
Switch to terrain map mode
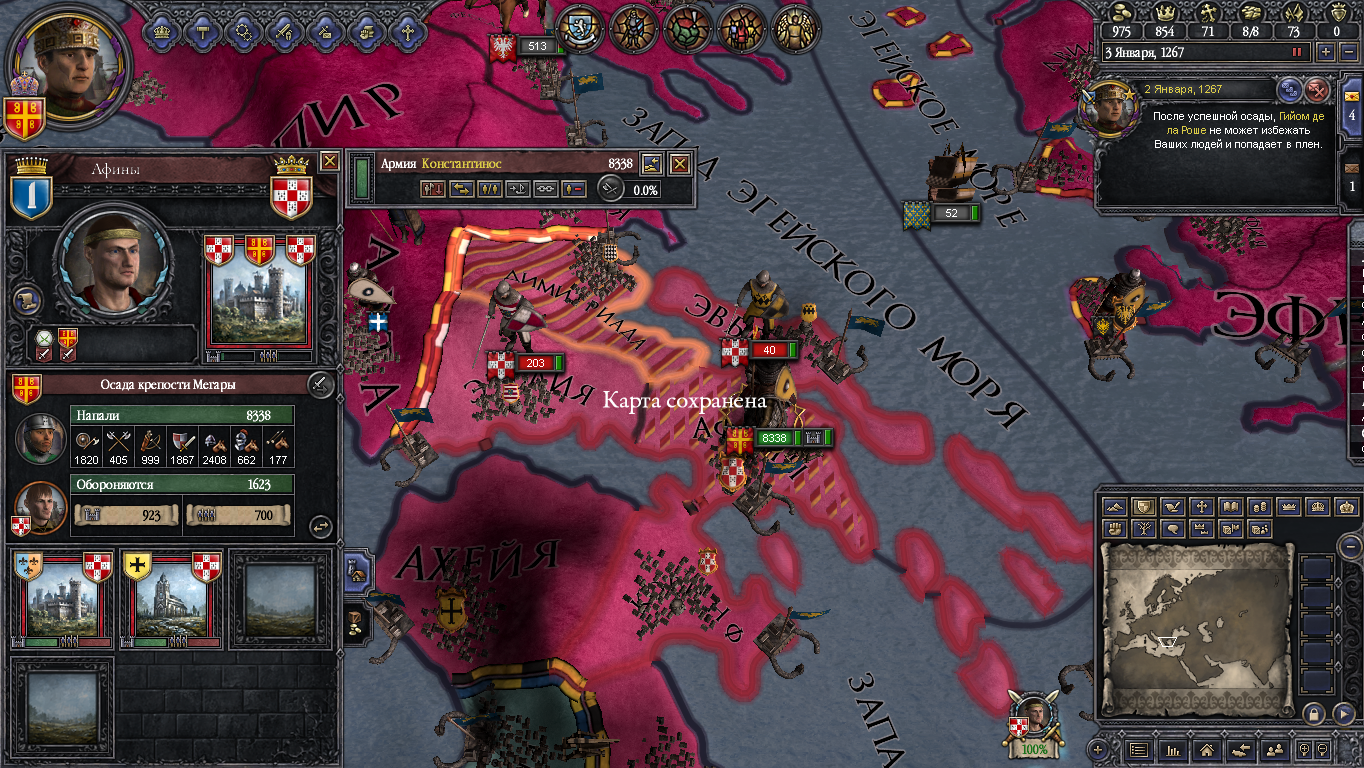point(1114,507)
